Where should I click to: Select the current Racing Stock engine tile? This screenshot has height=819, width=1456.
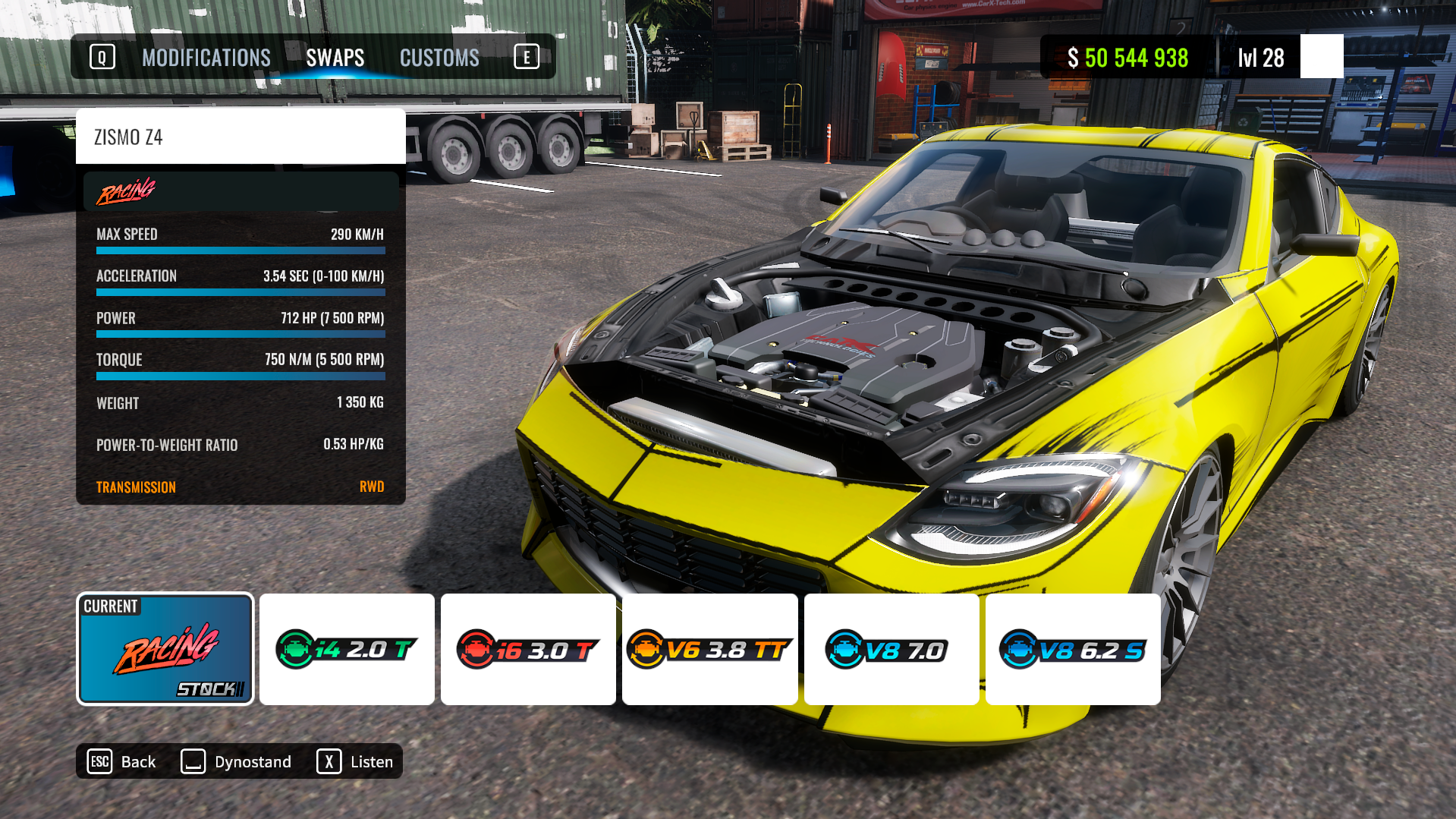pos(165,649)
